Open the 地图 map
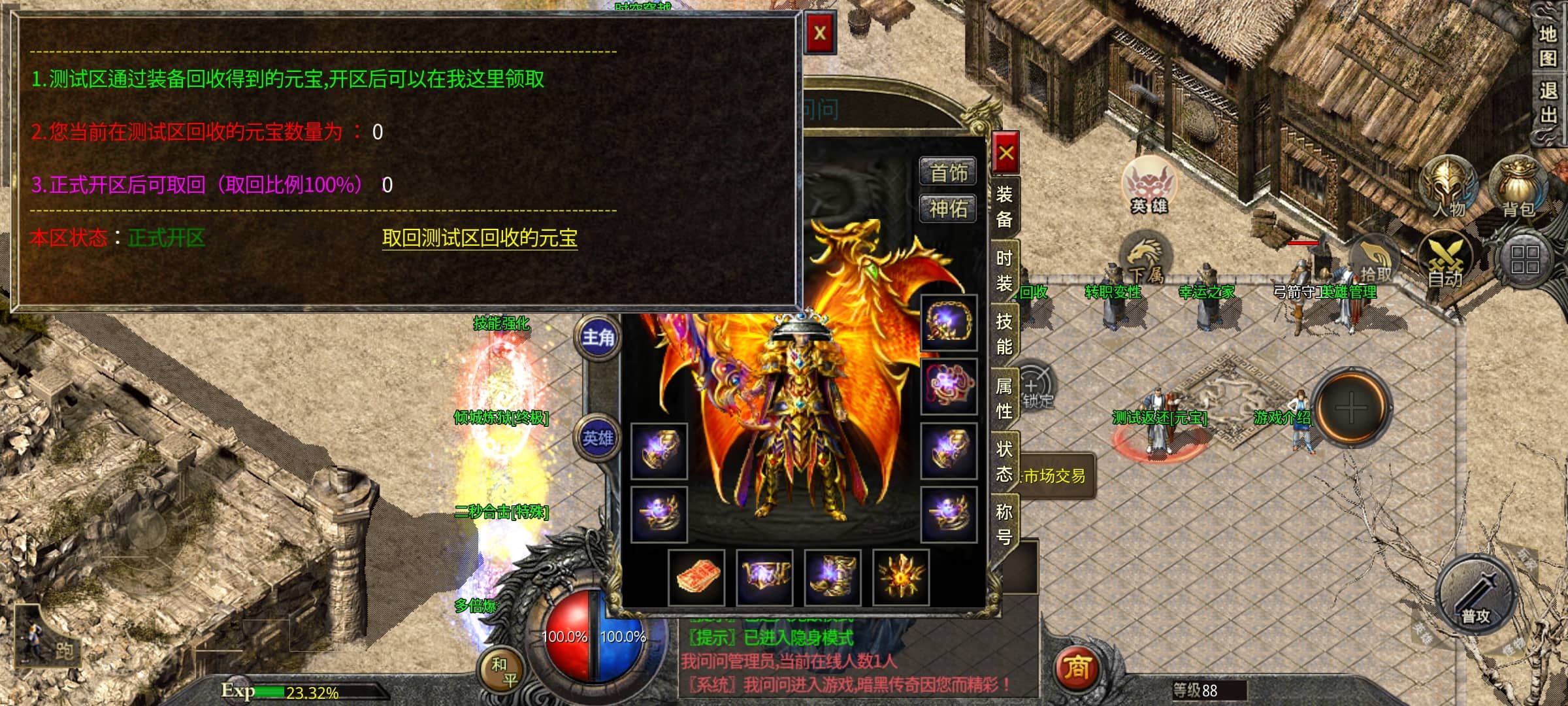 point(1548,46)
